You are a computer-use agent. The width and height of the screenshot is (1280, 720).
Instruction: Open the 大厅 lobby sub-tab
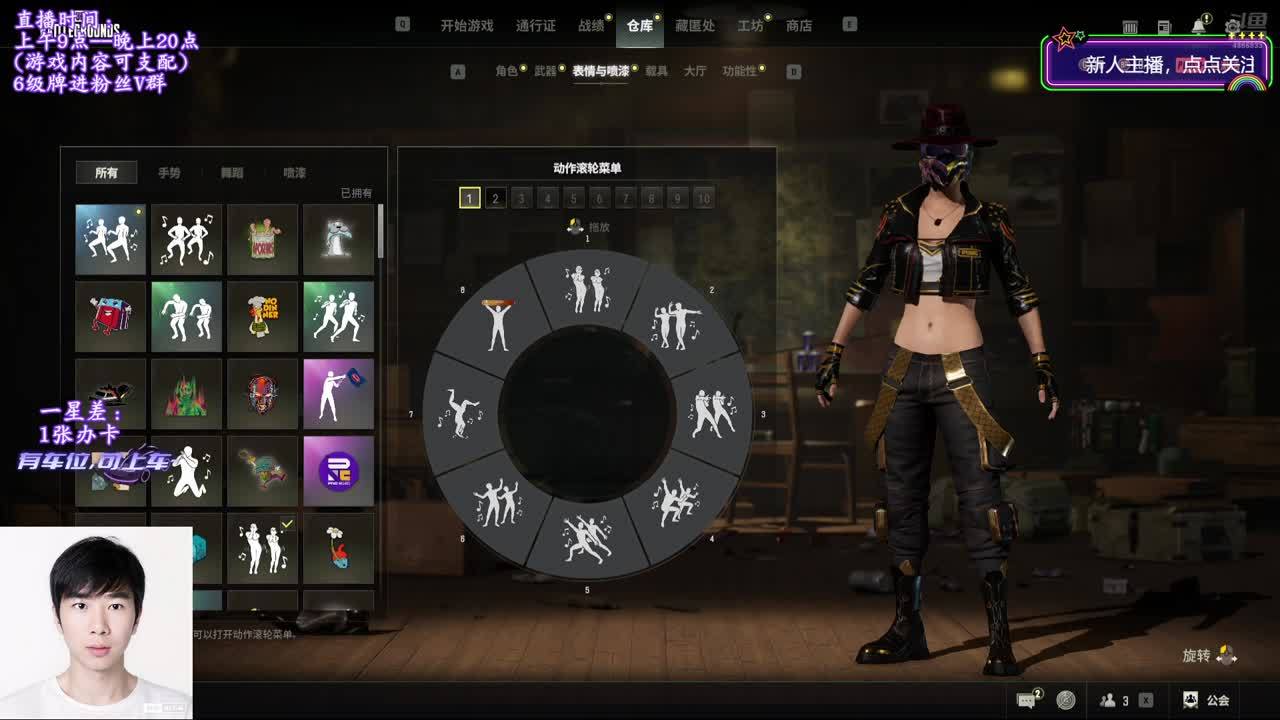pyautogui.click(x=694, y=71)
